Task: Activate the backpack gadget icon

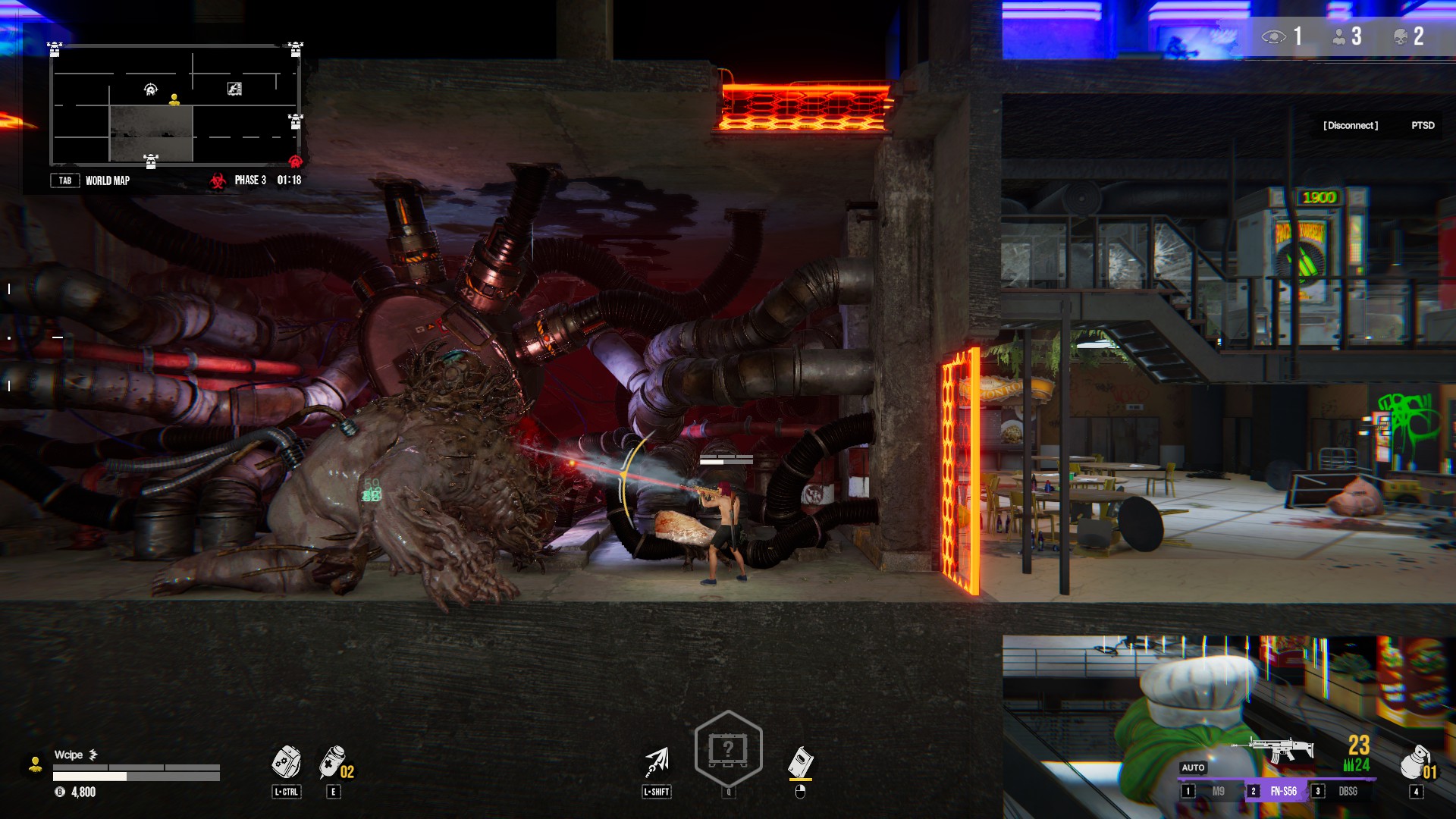Action: pos(286,761)
